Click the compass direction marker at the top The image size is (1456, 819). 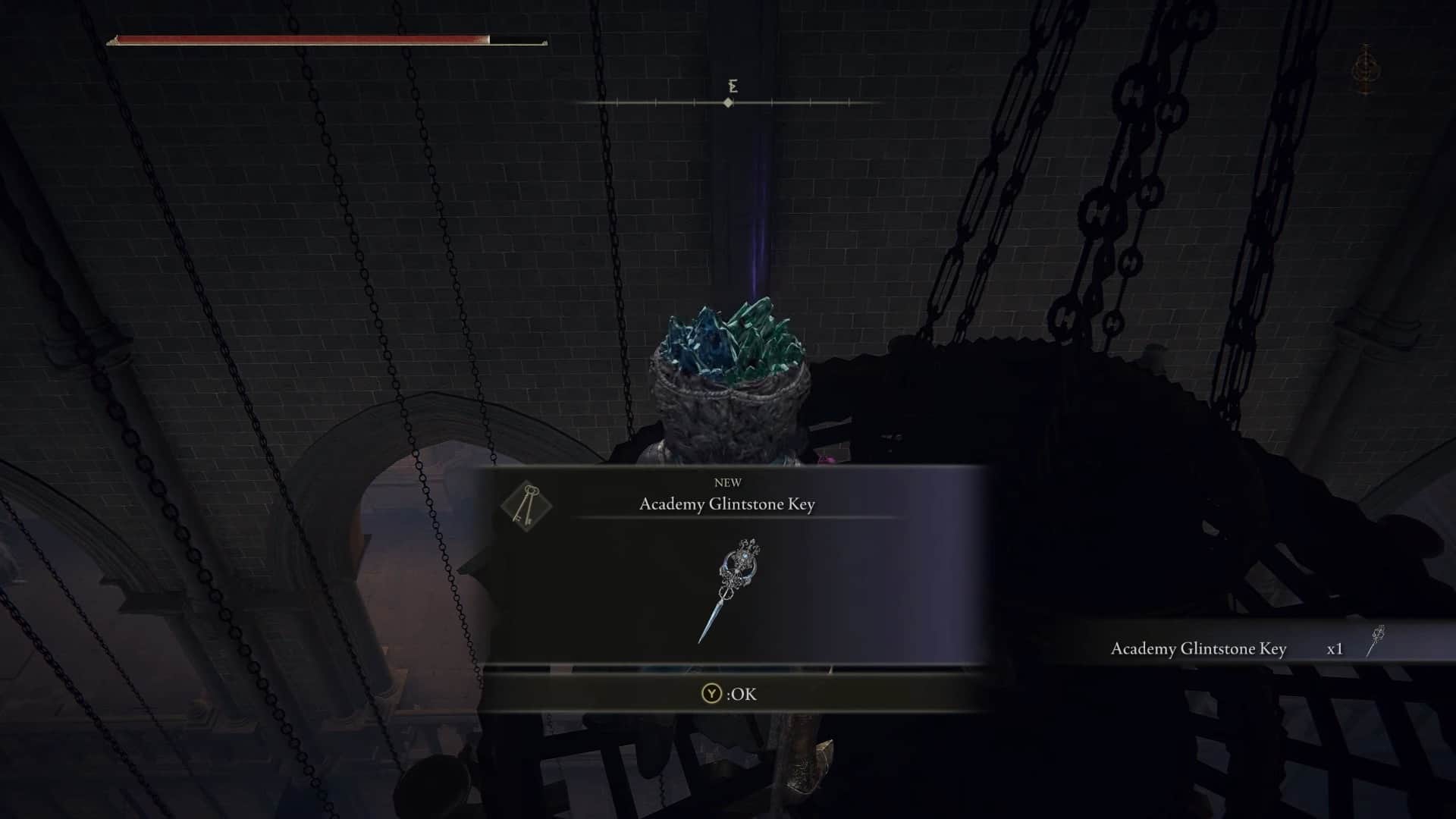pyautogui.click(x=730, y=103)
